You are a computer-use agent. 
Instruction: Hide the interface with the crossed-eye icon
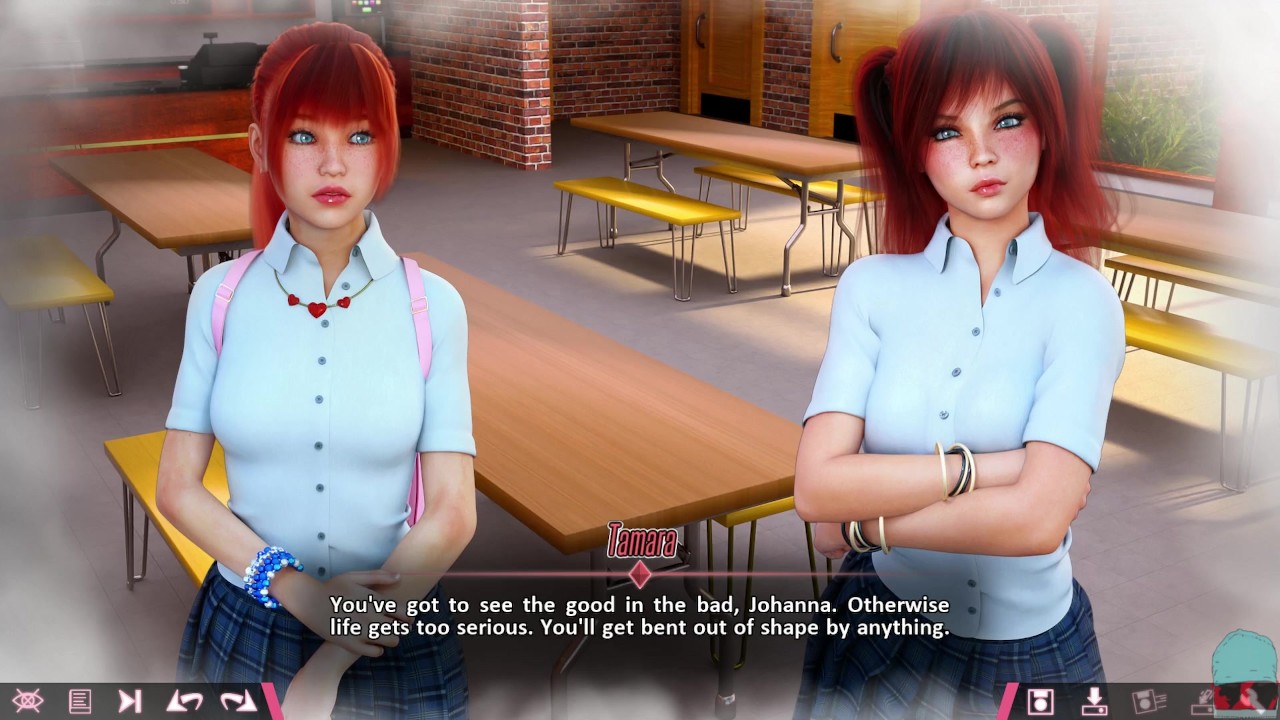pos(27,701)
